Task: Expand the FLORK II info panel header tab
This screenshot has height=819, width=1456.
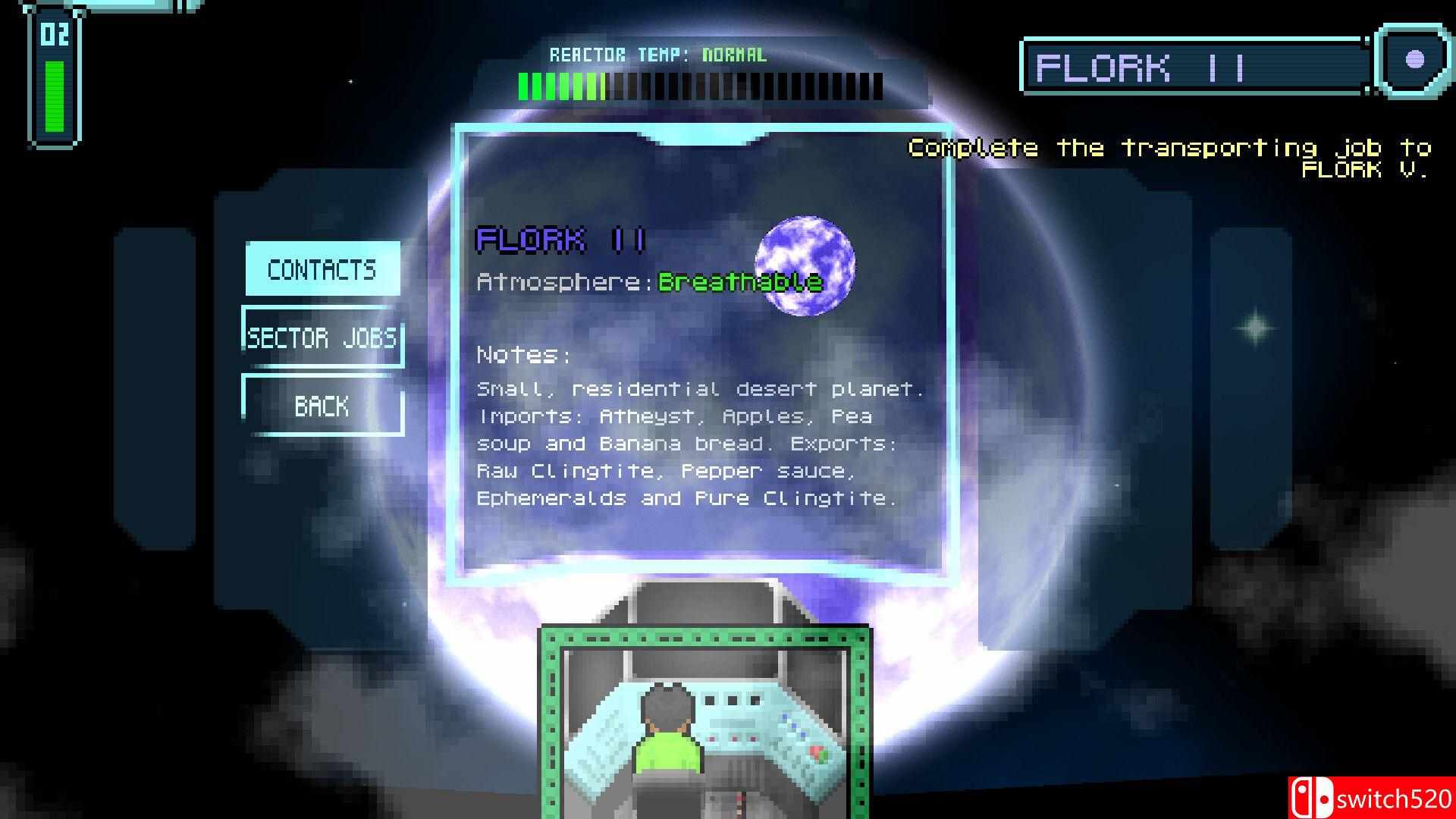Action: (x=703, y=136)
